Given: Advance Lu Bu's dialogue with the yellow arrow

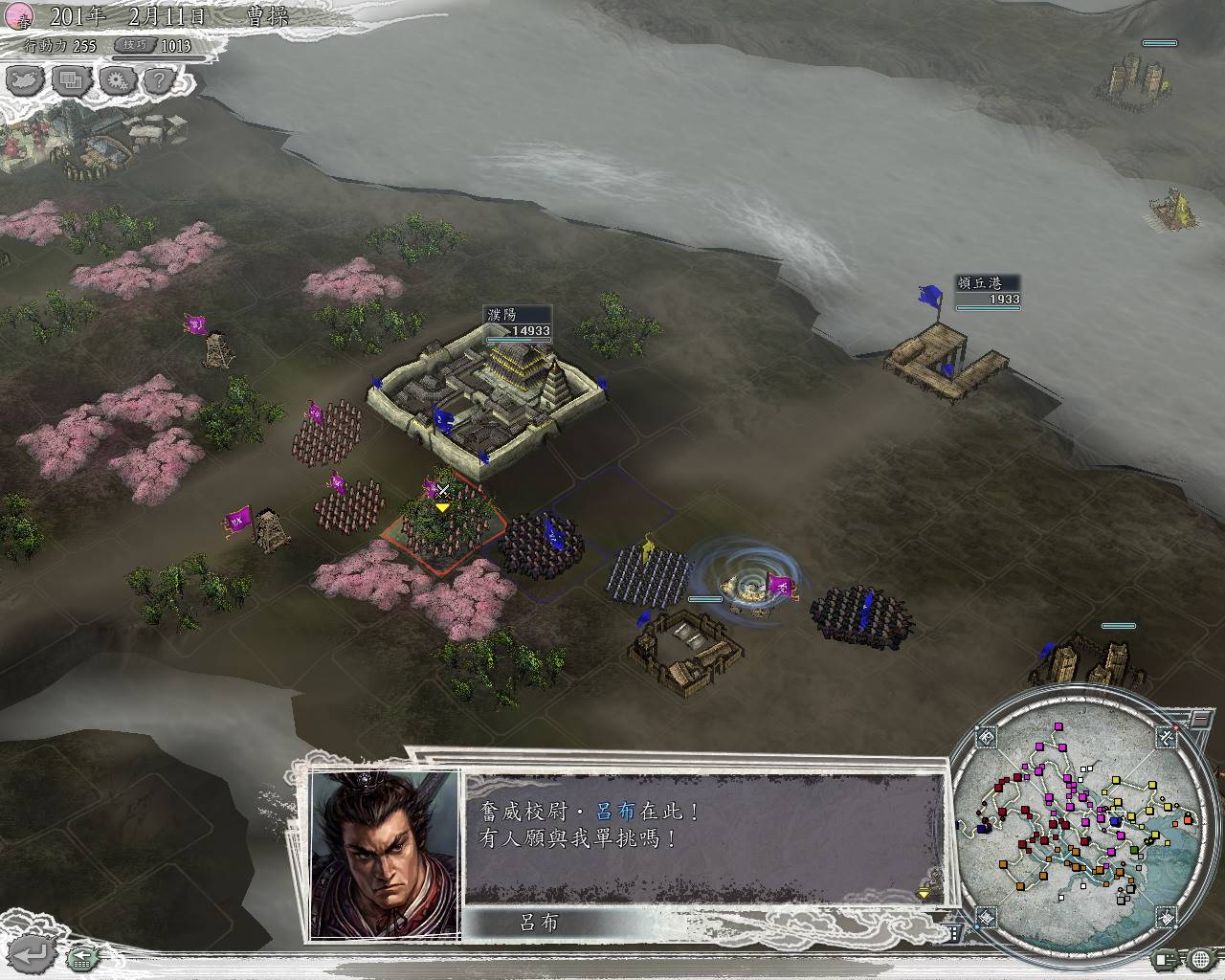Looking at the screenshot, I should point(924,892).
